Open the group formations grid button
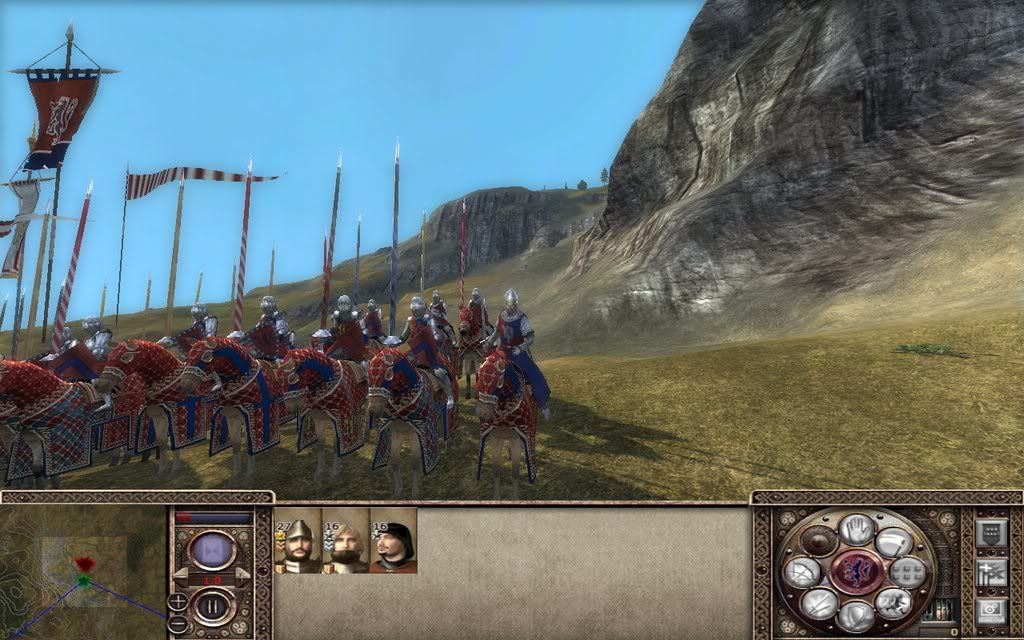 coord(908,572)
